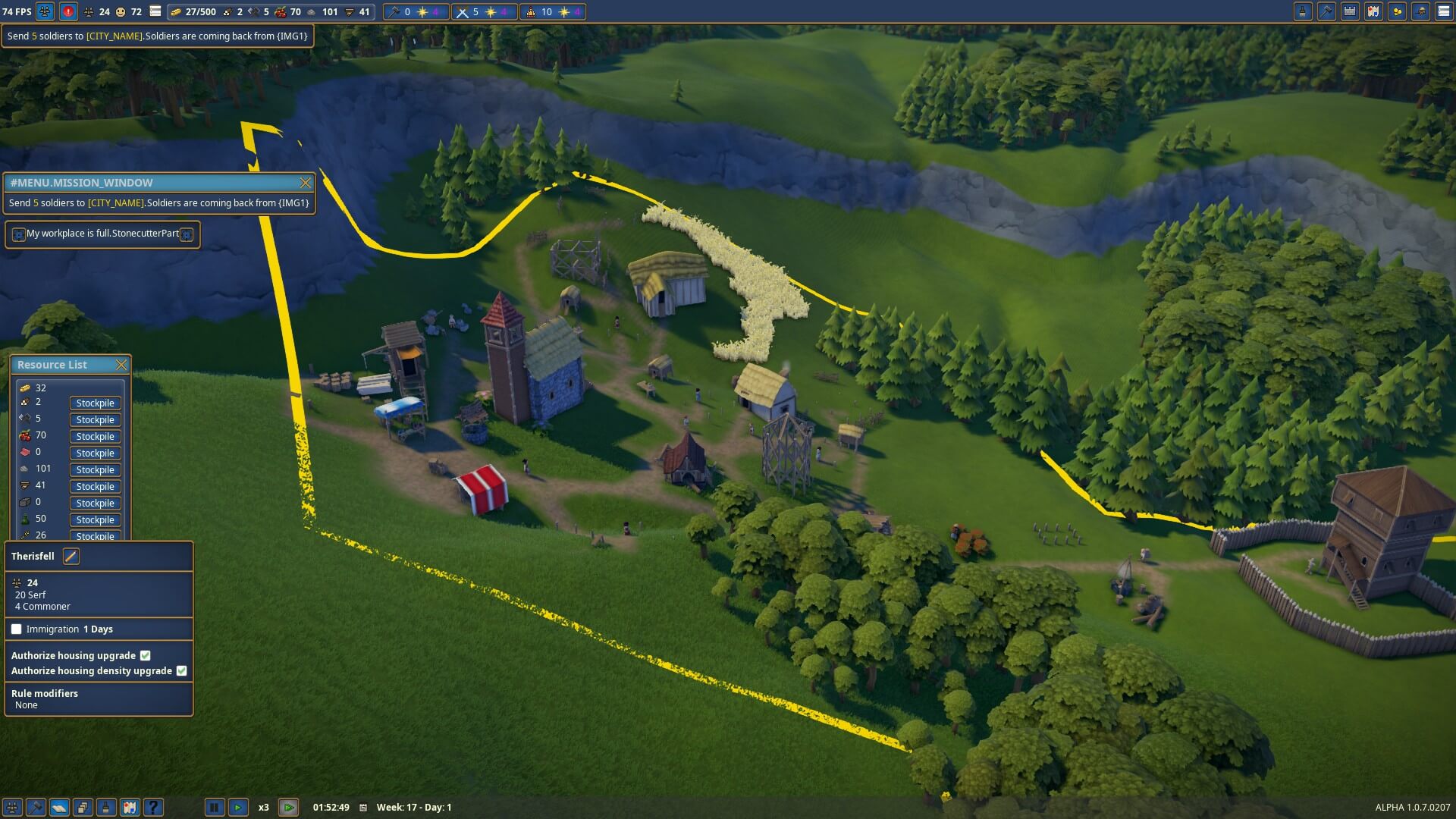Open the list menu at far top right
Viewport: 1456px width, 819px height.
[1444, 11]
